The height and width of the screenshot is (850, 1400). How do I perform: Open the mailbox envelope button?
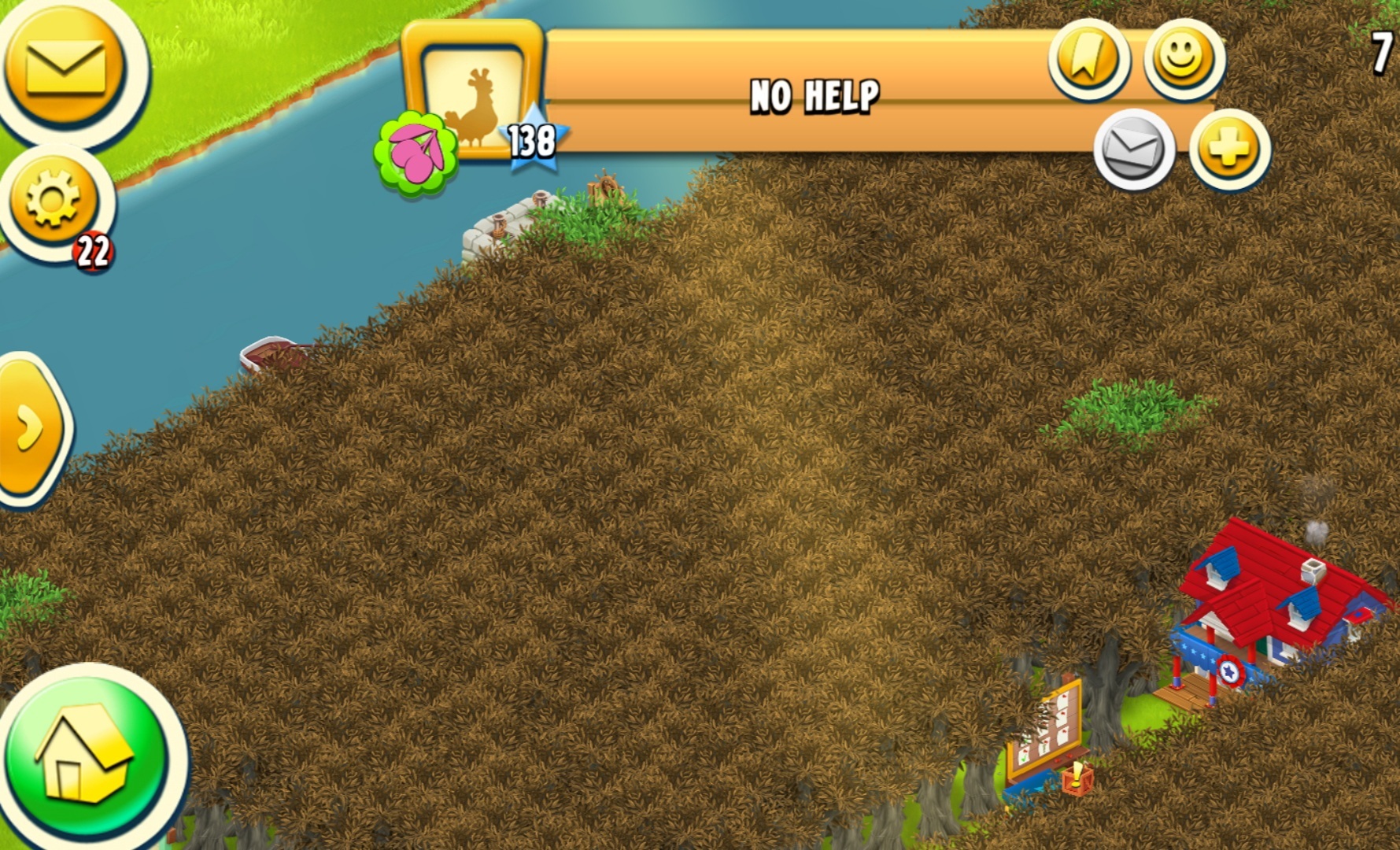[66, 67]
